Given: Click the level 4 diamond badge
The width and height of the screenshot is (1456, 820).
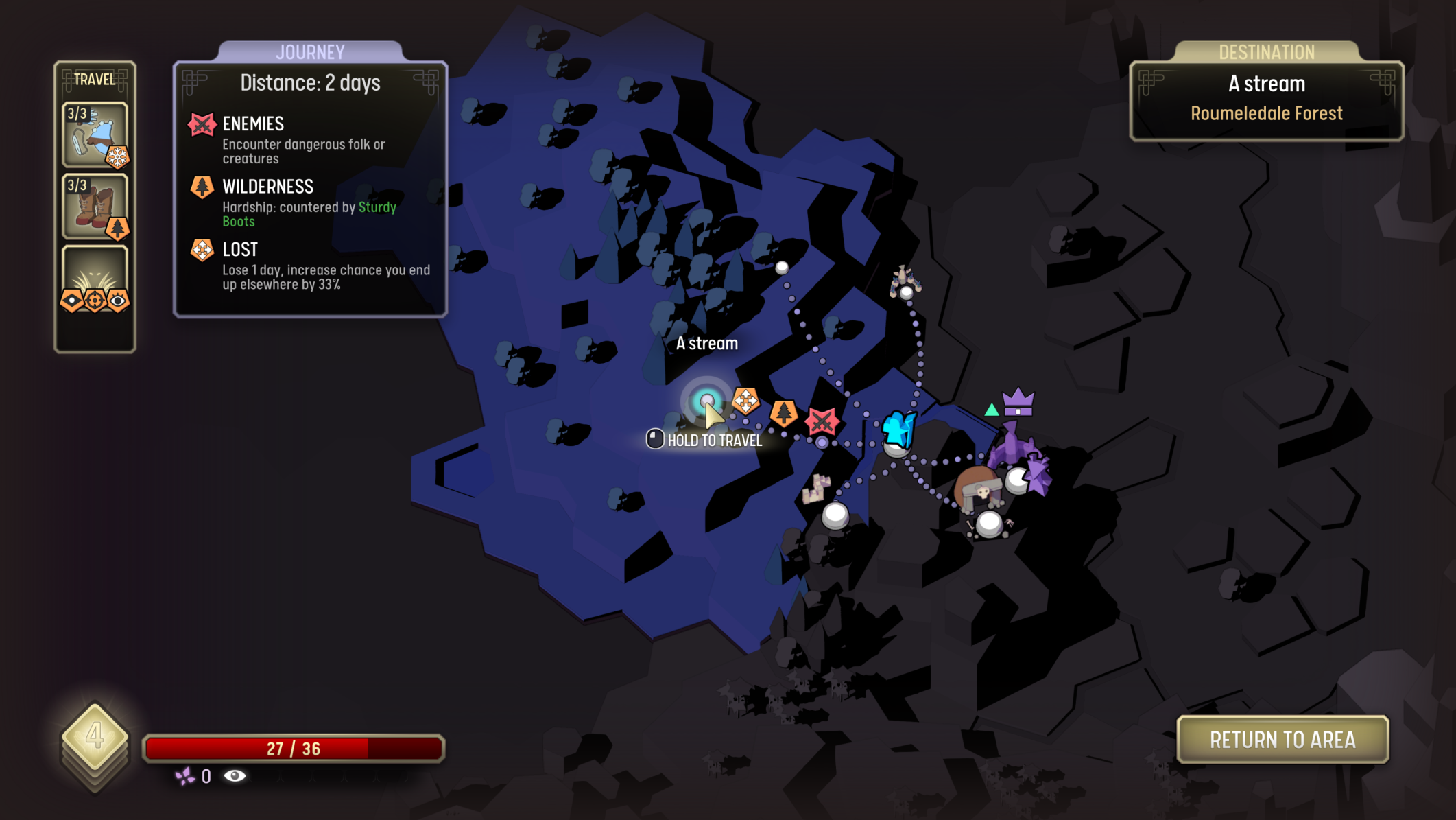Looking at the screenshot, I should tap(95, 736).
